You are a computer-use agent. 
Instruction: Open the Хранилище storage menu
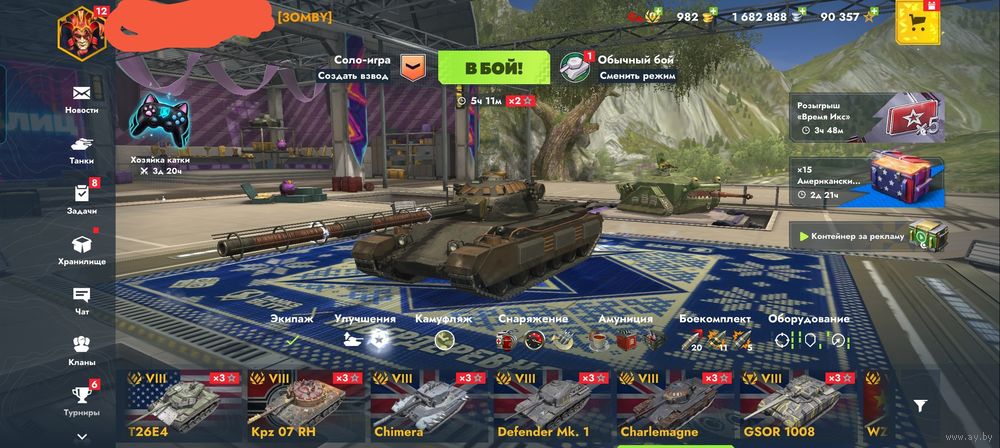click(x=82, y=249)
